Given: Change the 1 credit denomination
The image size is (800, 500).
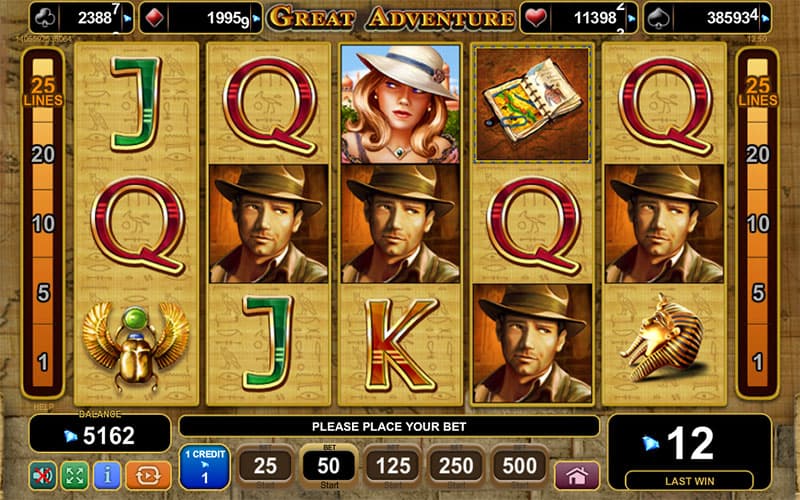Looking at the screenshot, I should (x=204, y=467).
